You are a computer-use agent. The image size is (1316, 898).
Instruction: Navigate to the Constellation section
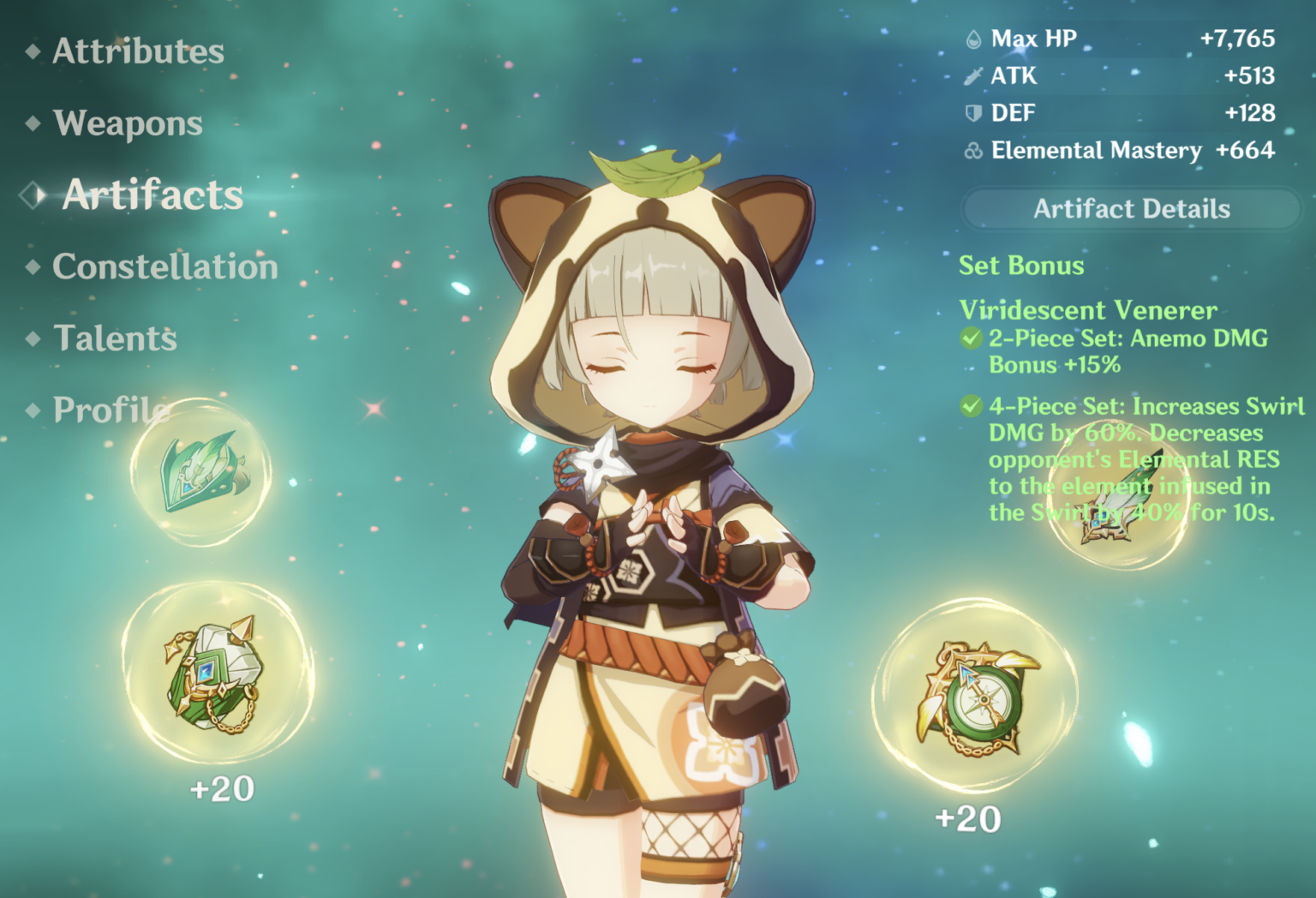coord(164,266)
